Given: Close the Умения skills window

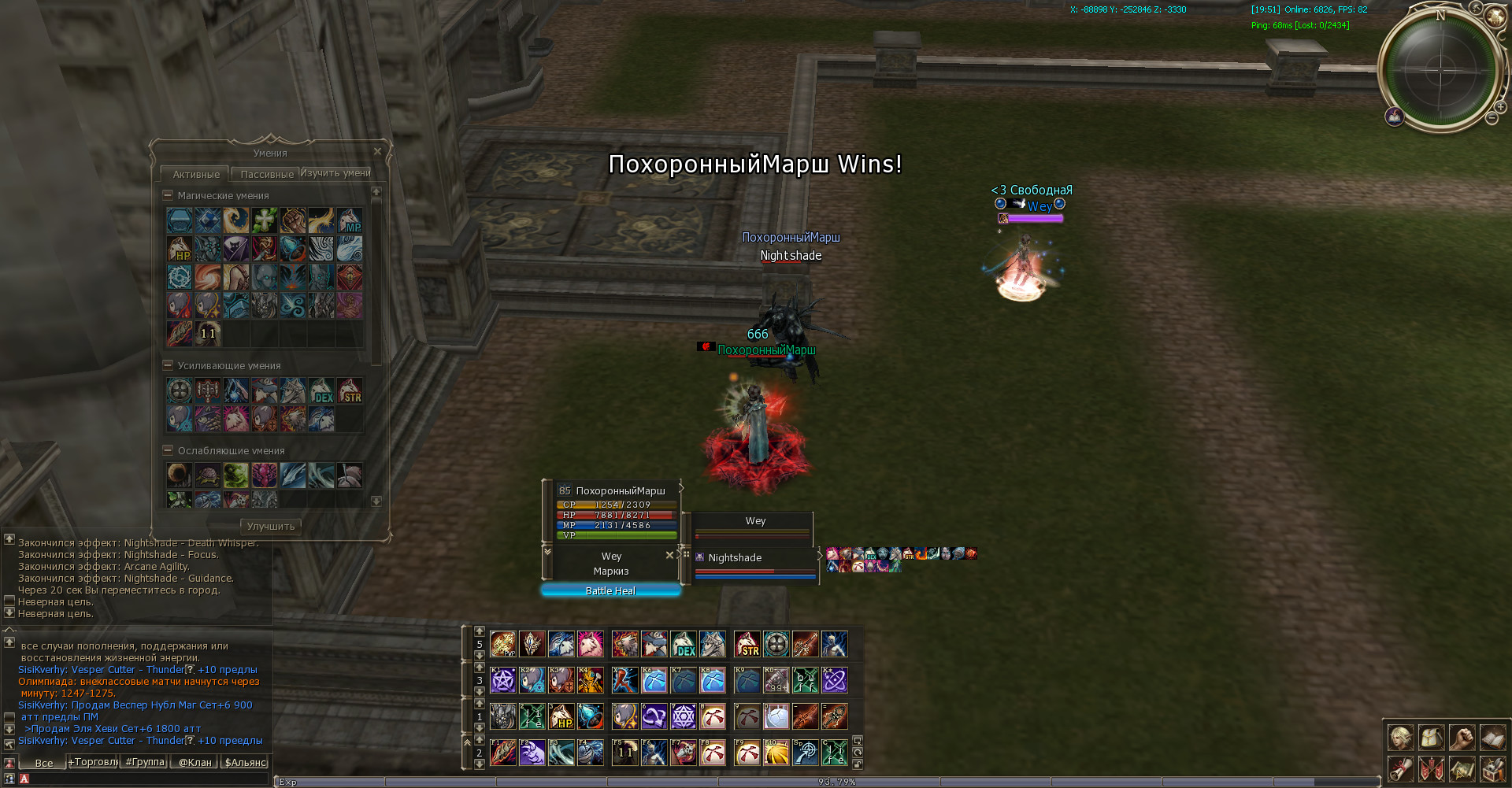Looking at the screenshot, I should [377, 151].
